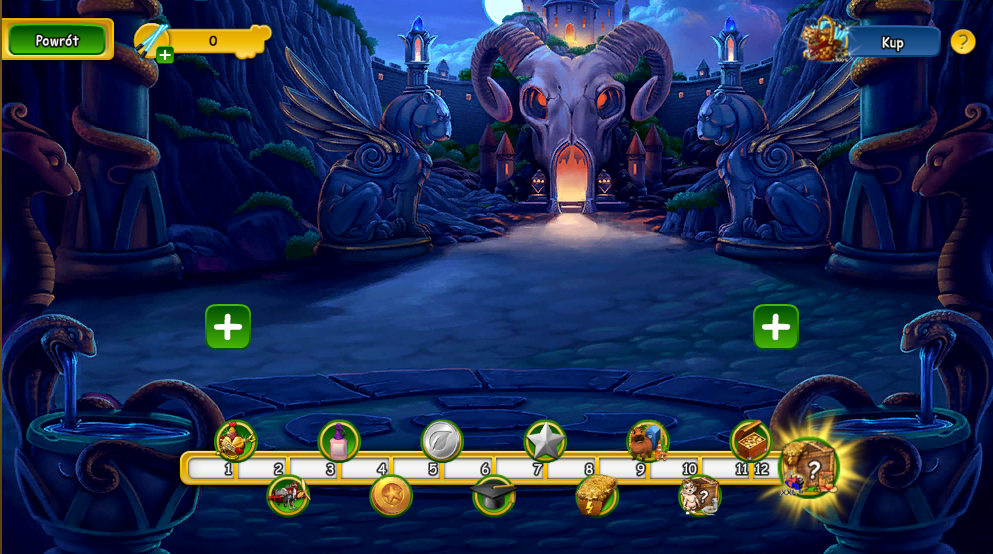View the silver leaf coin reward
Viewport: 993px width, 554px height.
[x=442, y=440]
